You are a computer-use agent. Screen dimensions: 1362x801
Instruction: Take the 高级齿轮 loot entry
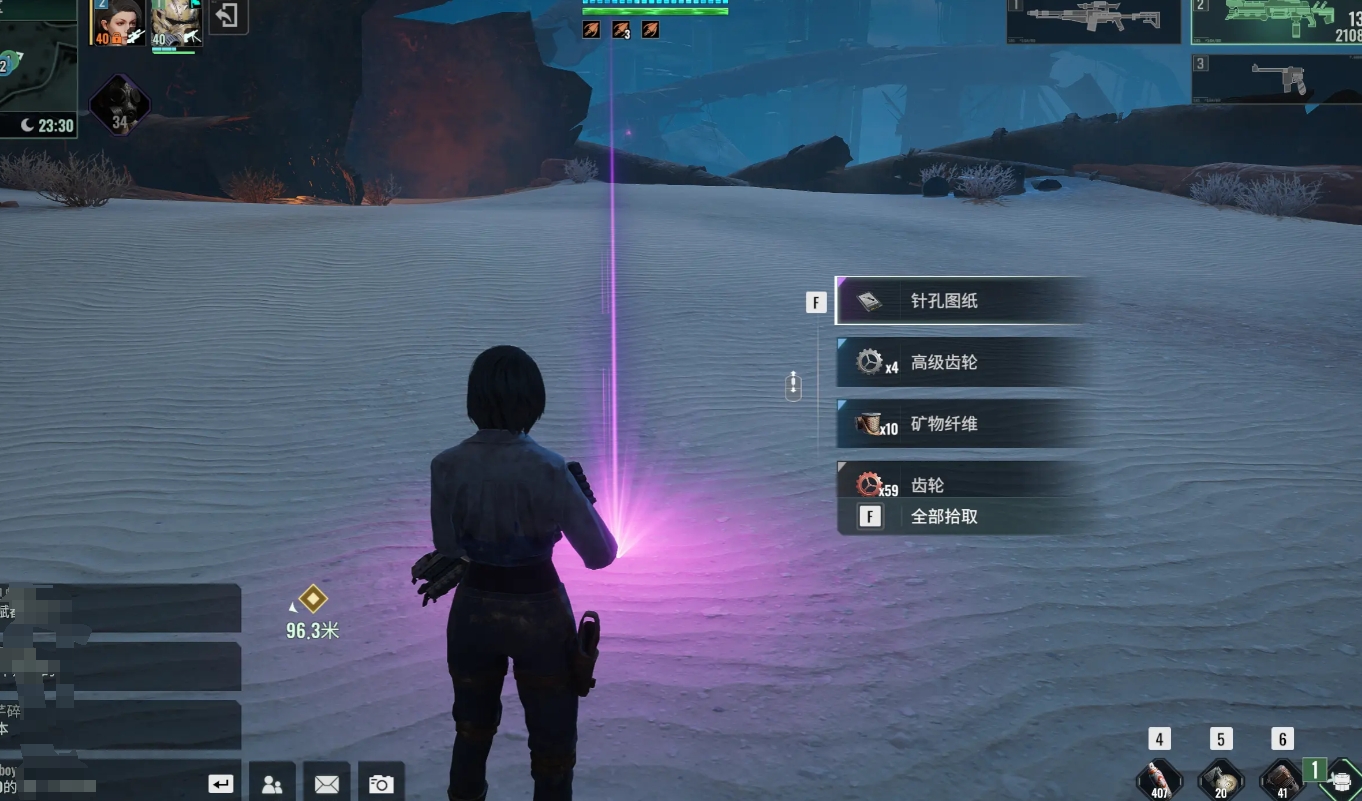pos(962,362)
